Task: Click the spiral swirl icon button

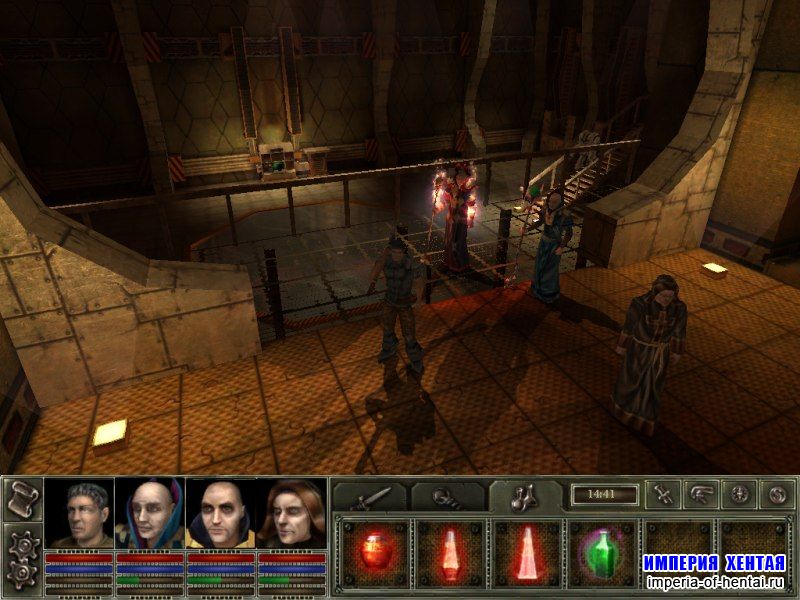Action: coord(777,493)
